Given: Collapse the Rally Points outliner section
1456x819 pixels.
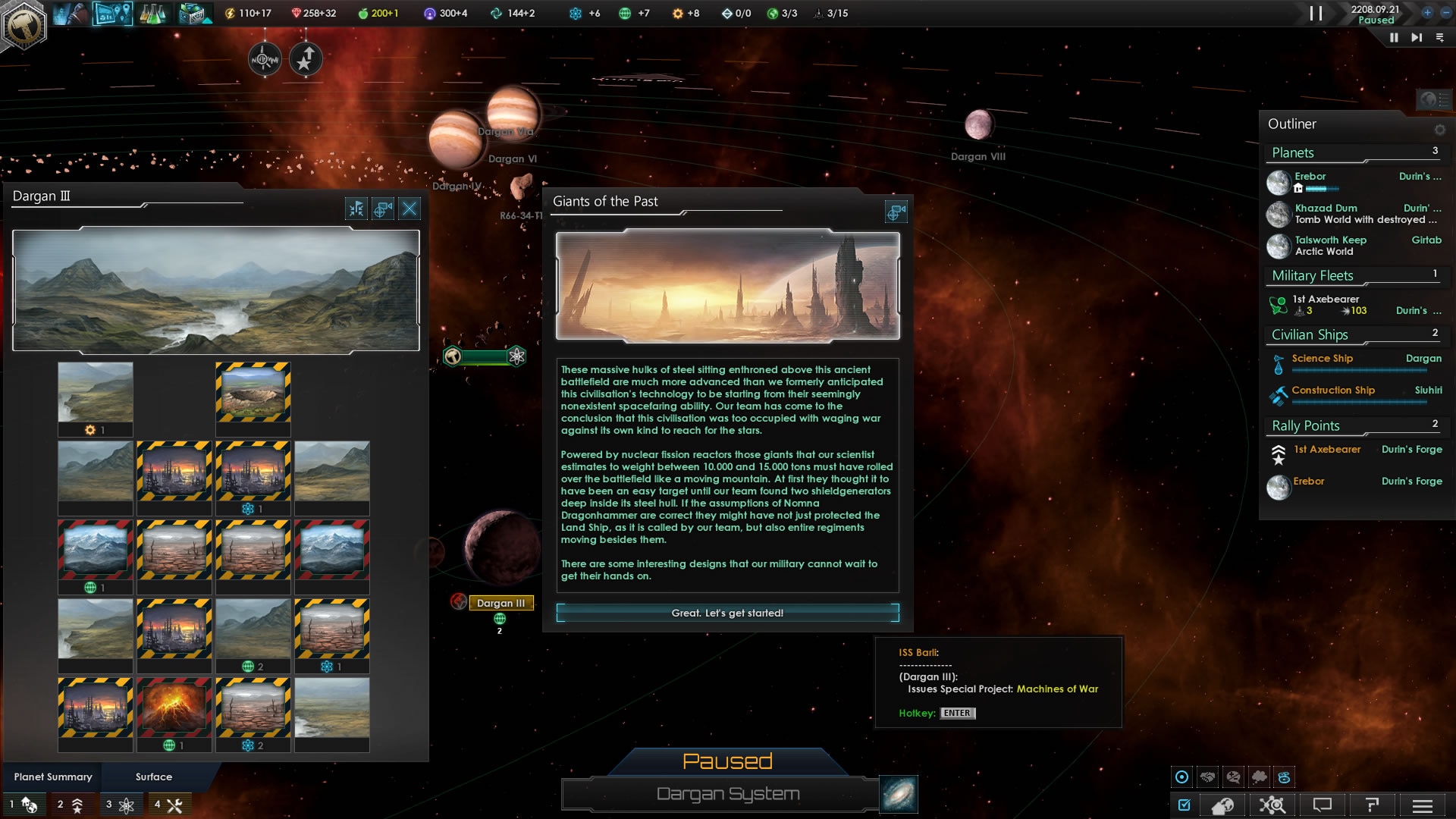Looking at the screenshot, I should 1306,425.
